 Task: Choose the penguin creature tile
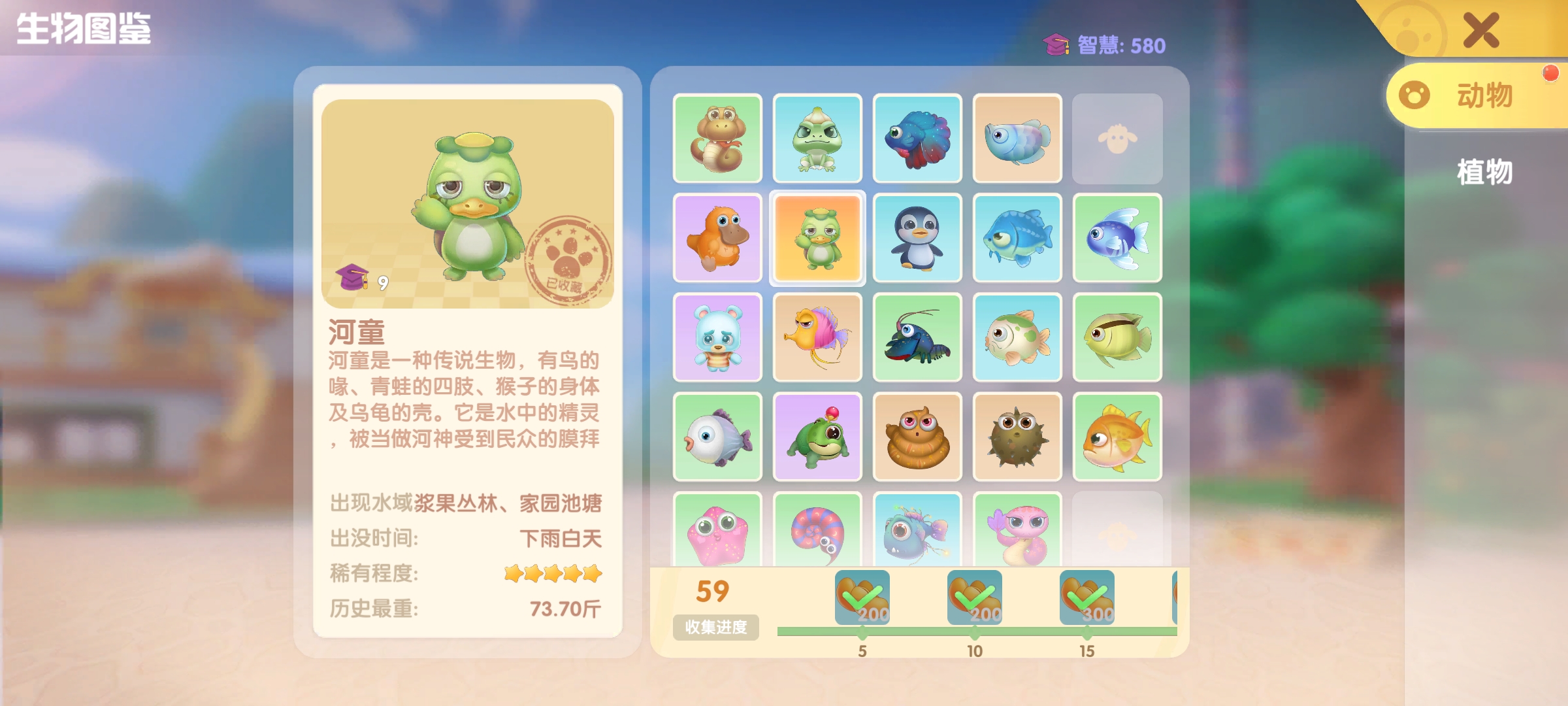pyautogui.click(x=917, y=239)
